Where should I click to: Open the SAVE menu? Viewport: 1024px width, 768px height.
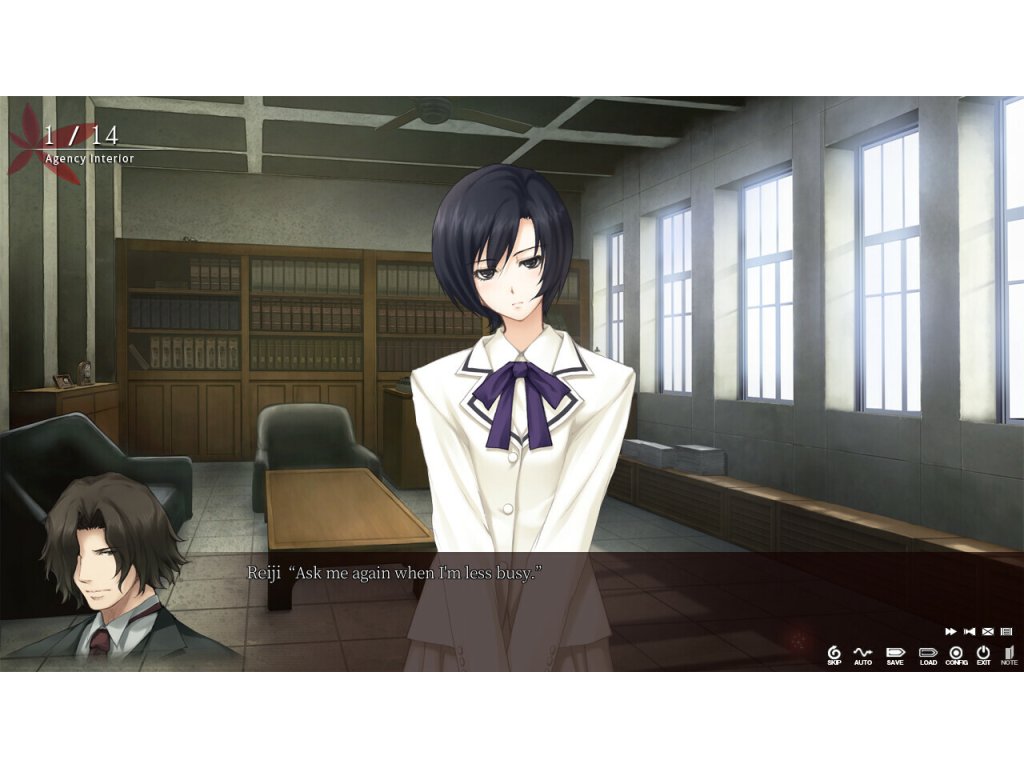coord(895,654)
